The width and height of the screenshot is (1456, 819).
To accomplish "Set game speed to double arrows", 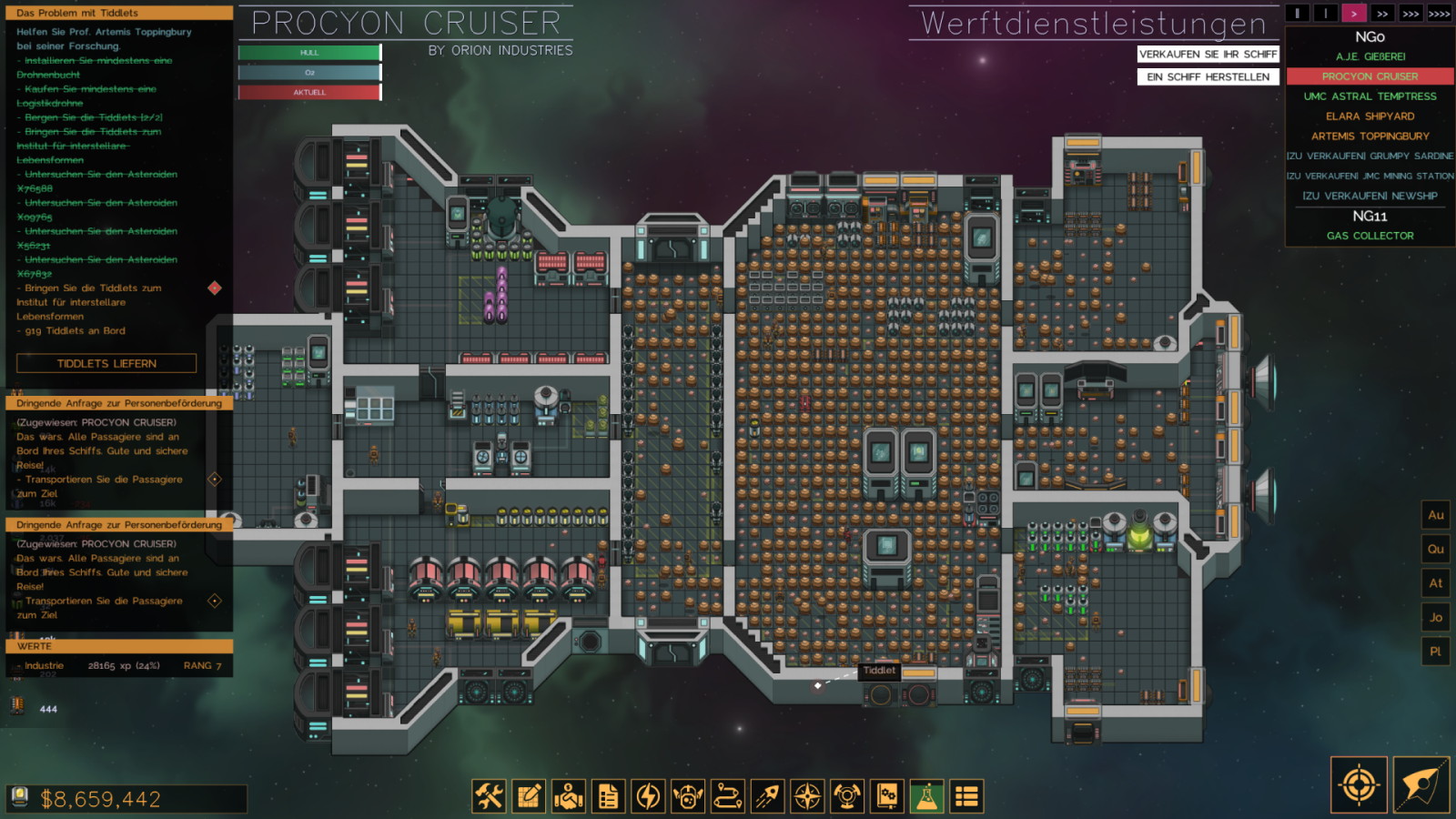I will [1382, 14].
